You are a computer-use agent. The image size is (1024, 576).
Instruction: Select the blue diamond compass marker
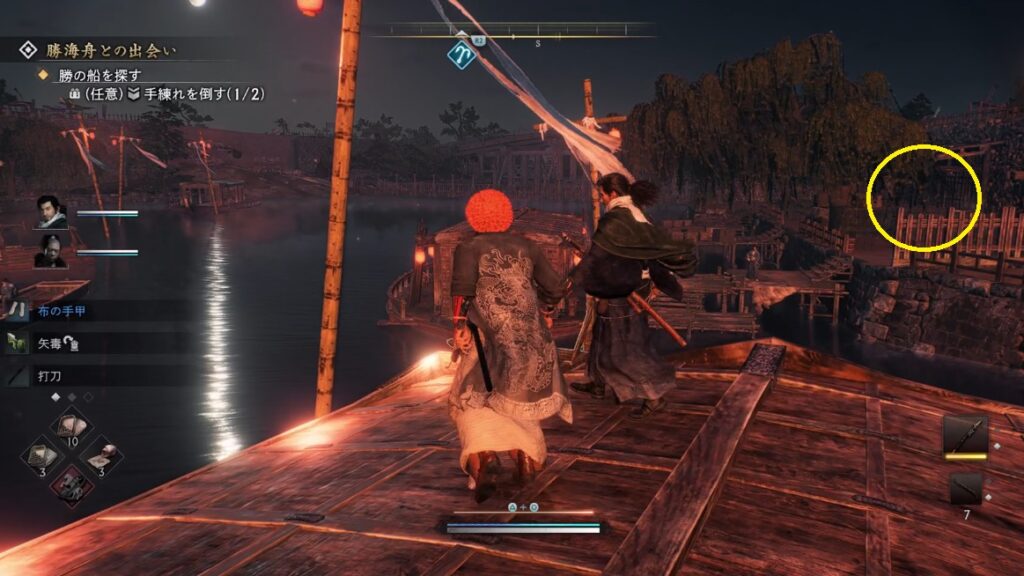(x=461, y=55)
